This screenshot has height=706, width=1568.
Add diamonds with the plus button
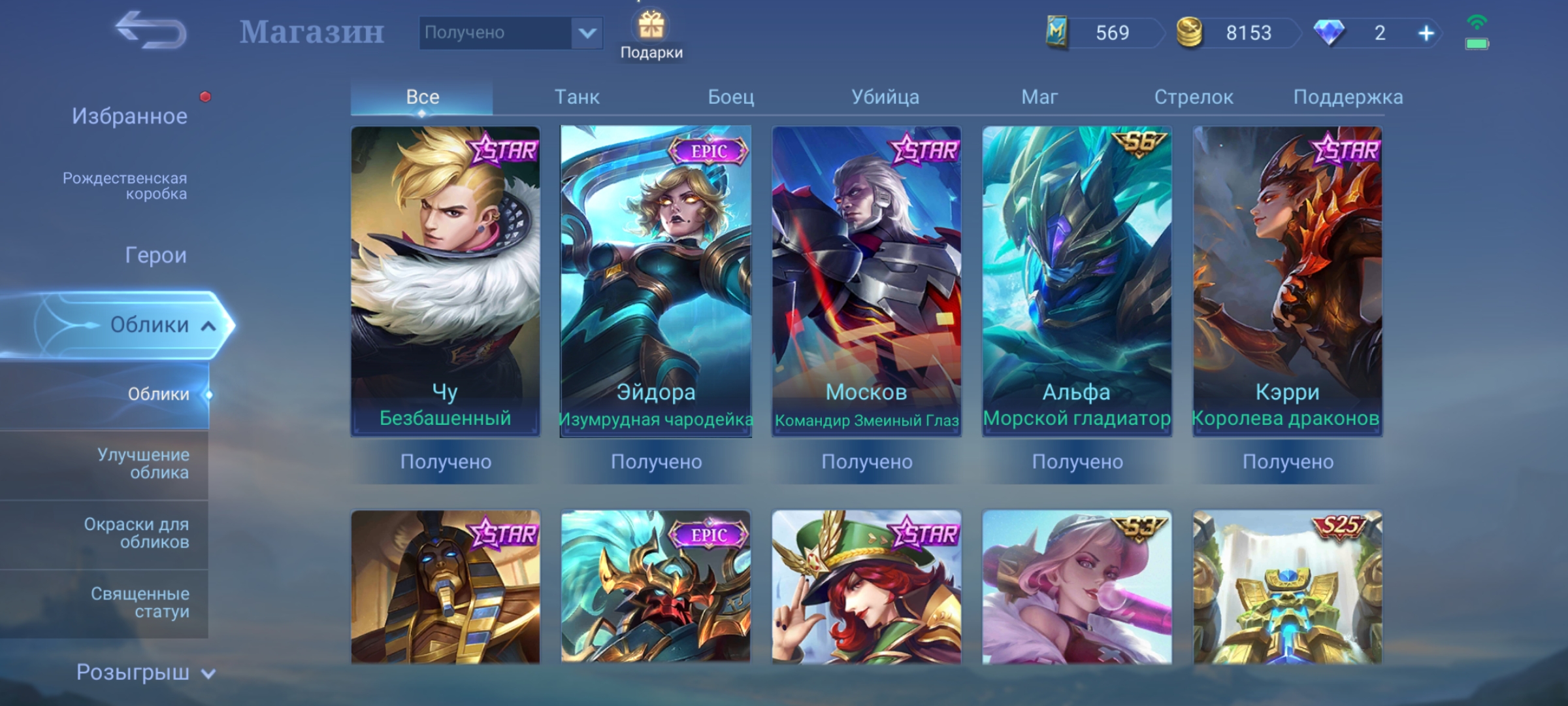1426,33
